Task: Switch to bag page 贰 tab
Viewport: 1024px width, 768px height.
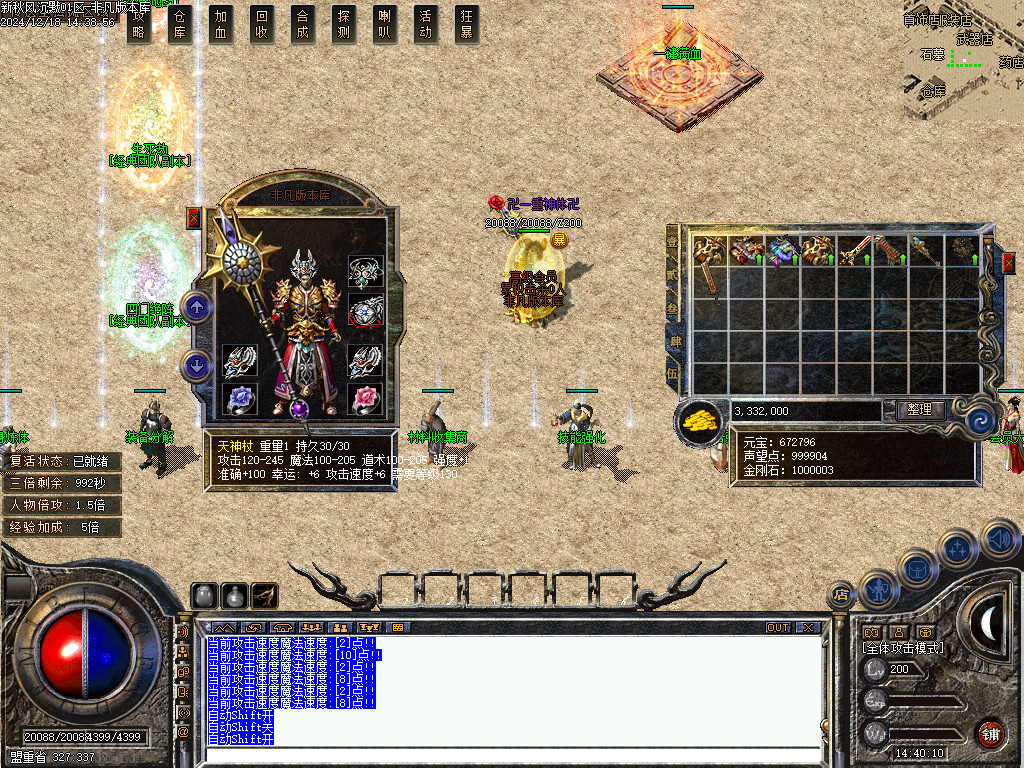Action: [x=674, y=273]
